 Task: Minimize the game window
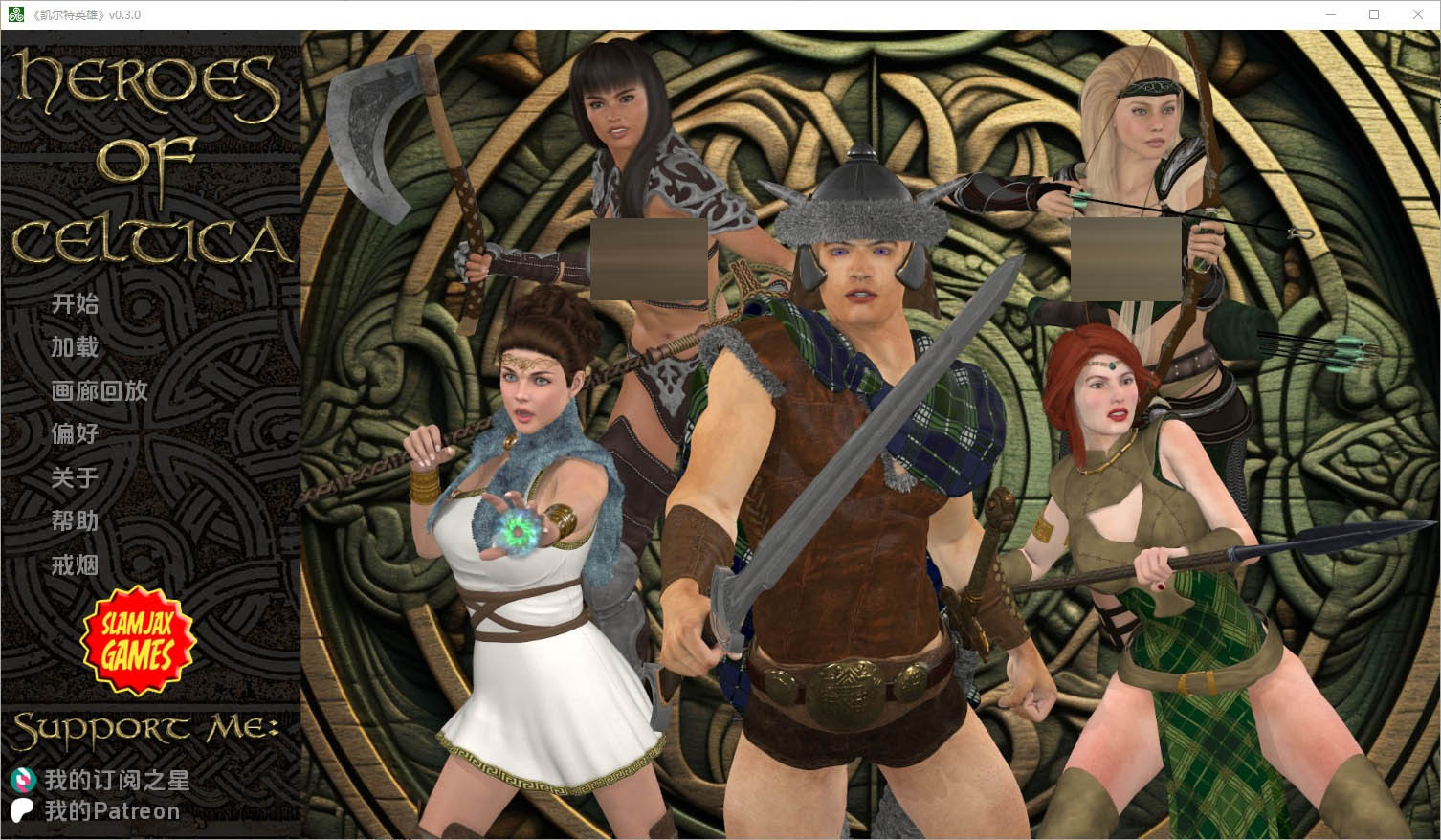[1331, 14]
